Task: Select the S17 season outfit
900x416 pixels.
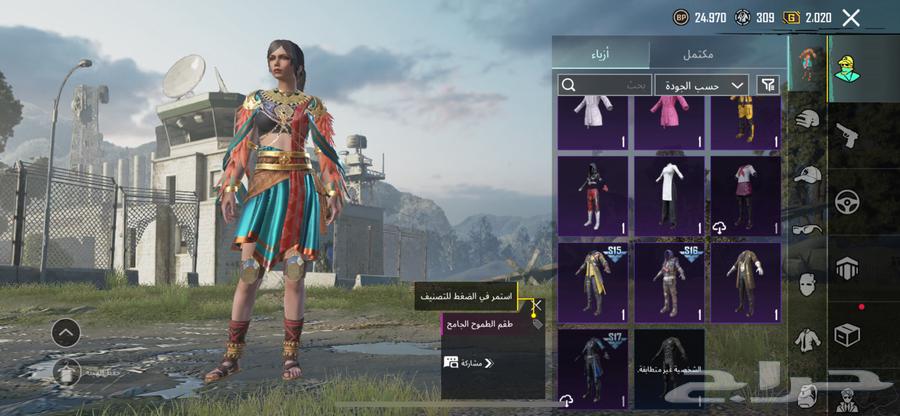Action: [592, 367]
